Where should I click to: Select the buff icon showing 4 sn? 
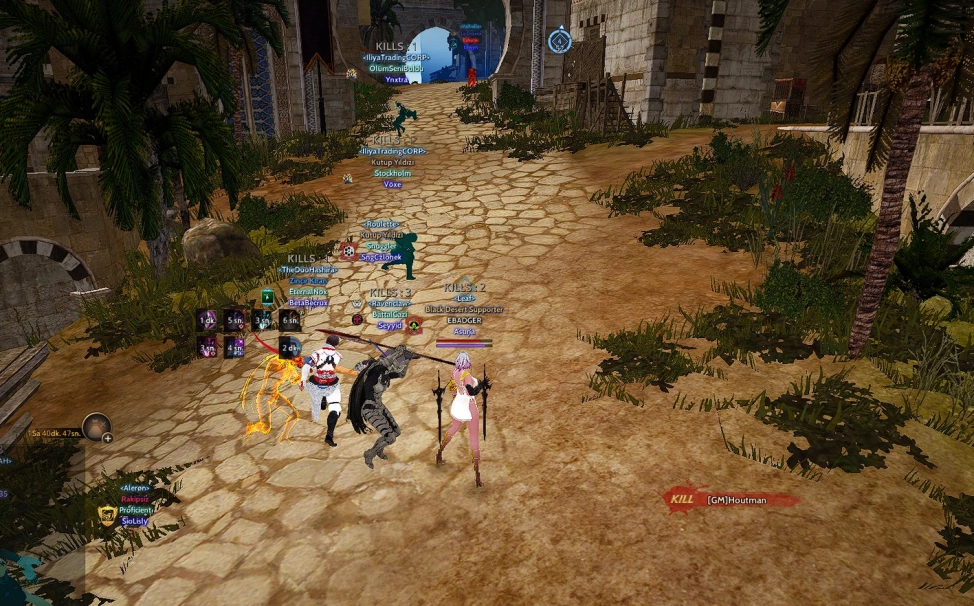click(x=234, y=347)
